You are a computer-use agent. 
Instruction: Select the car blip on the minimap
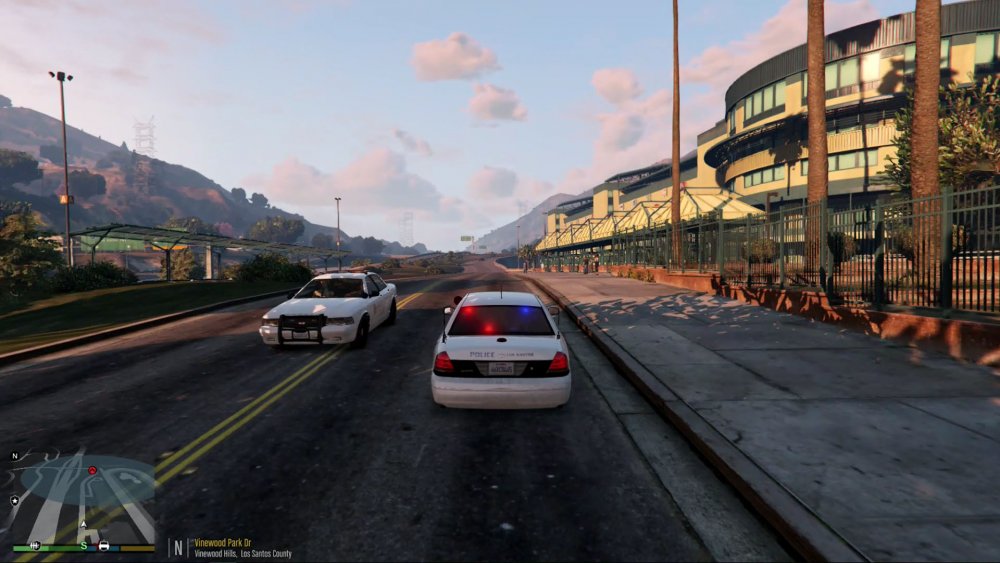104,546
